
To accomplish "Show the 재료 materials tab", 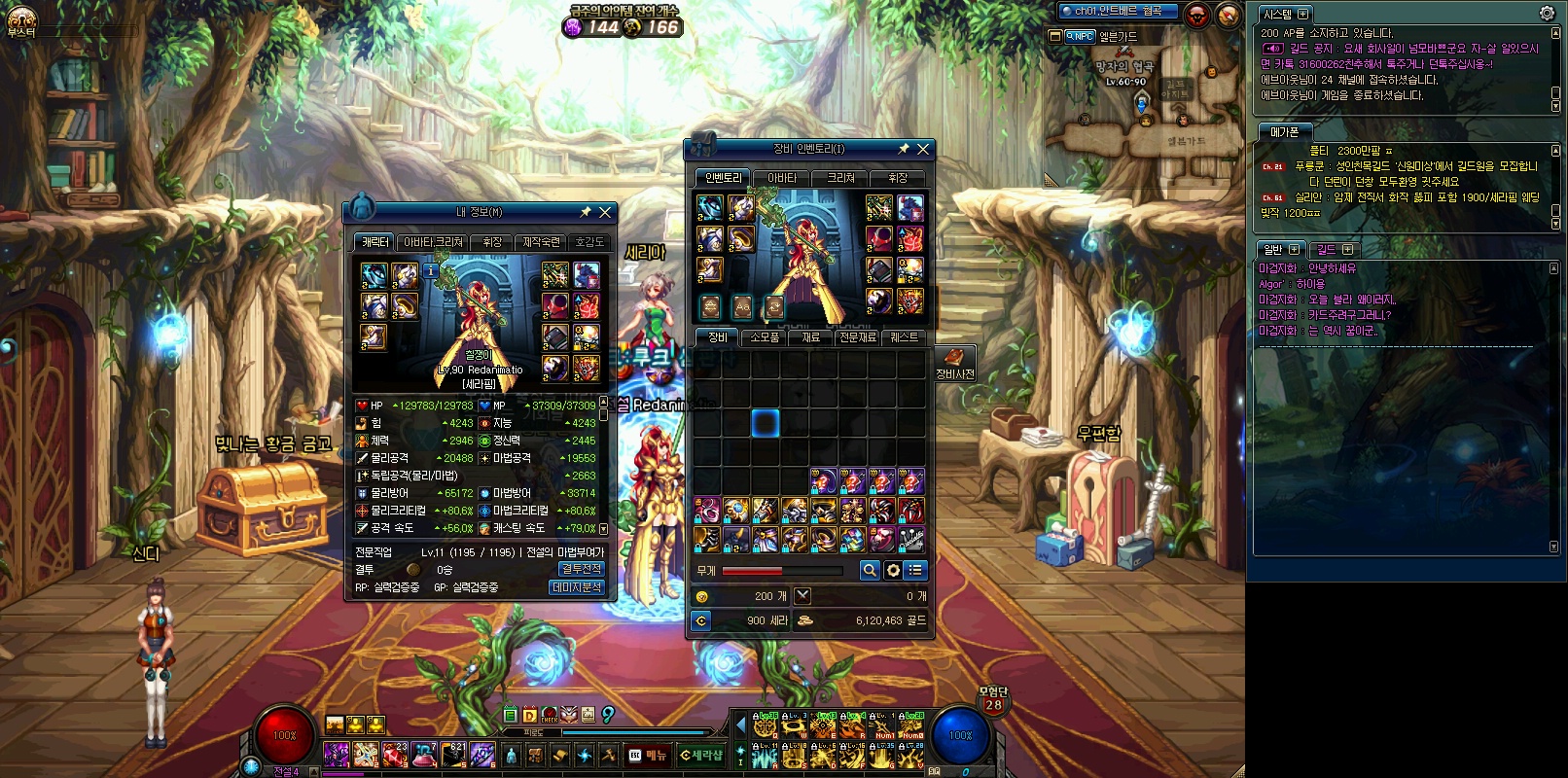I will (x=810, y=337).
